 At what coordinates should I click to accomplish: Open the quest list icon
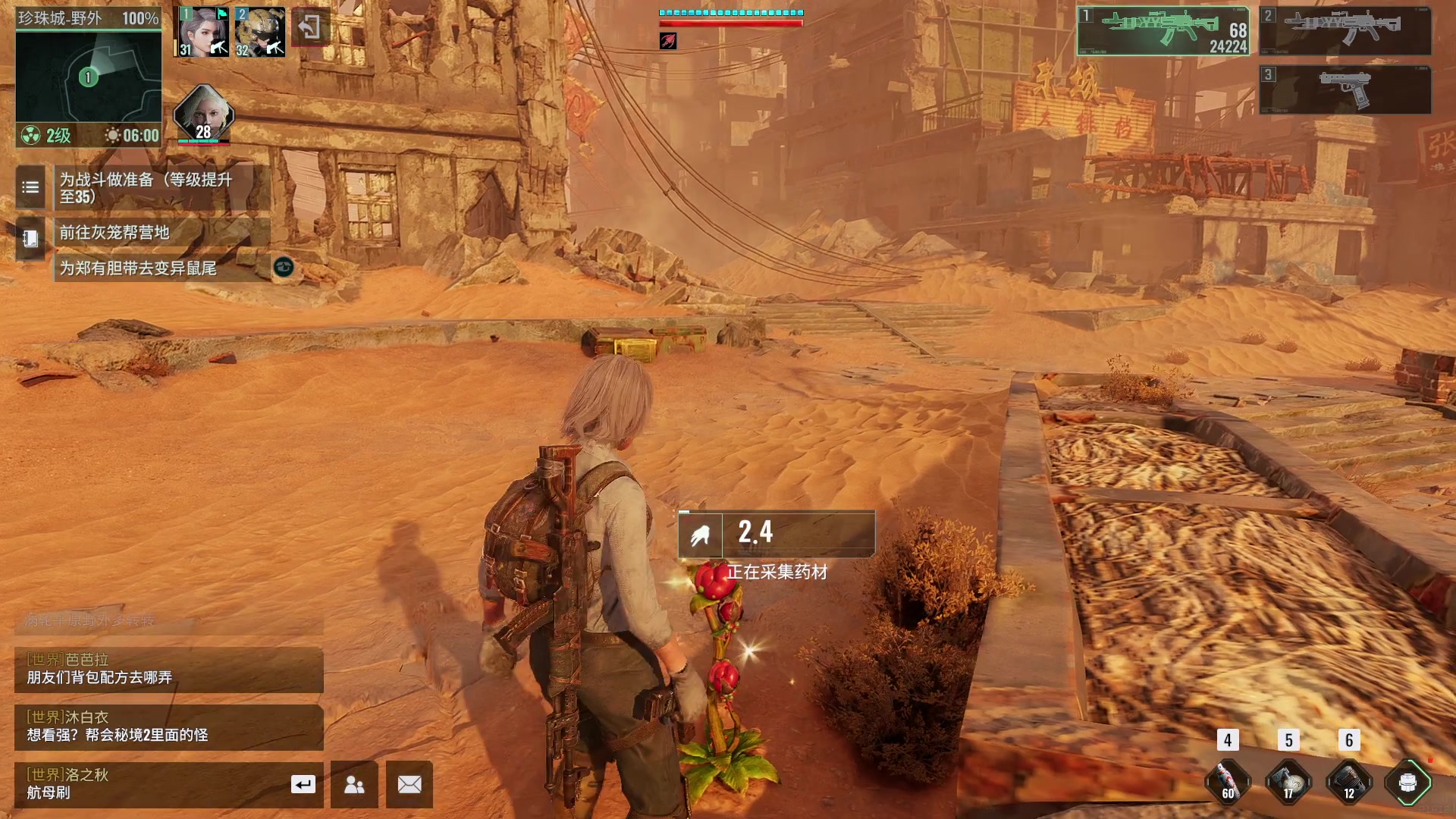[30, 187]
